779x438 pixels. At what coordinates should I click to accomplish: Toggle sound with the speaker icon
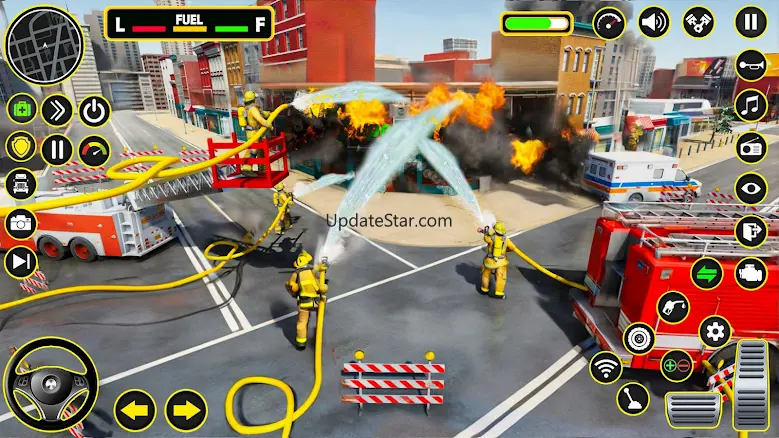tap(654, 22)
